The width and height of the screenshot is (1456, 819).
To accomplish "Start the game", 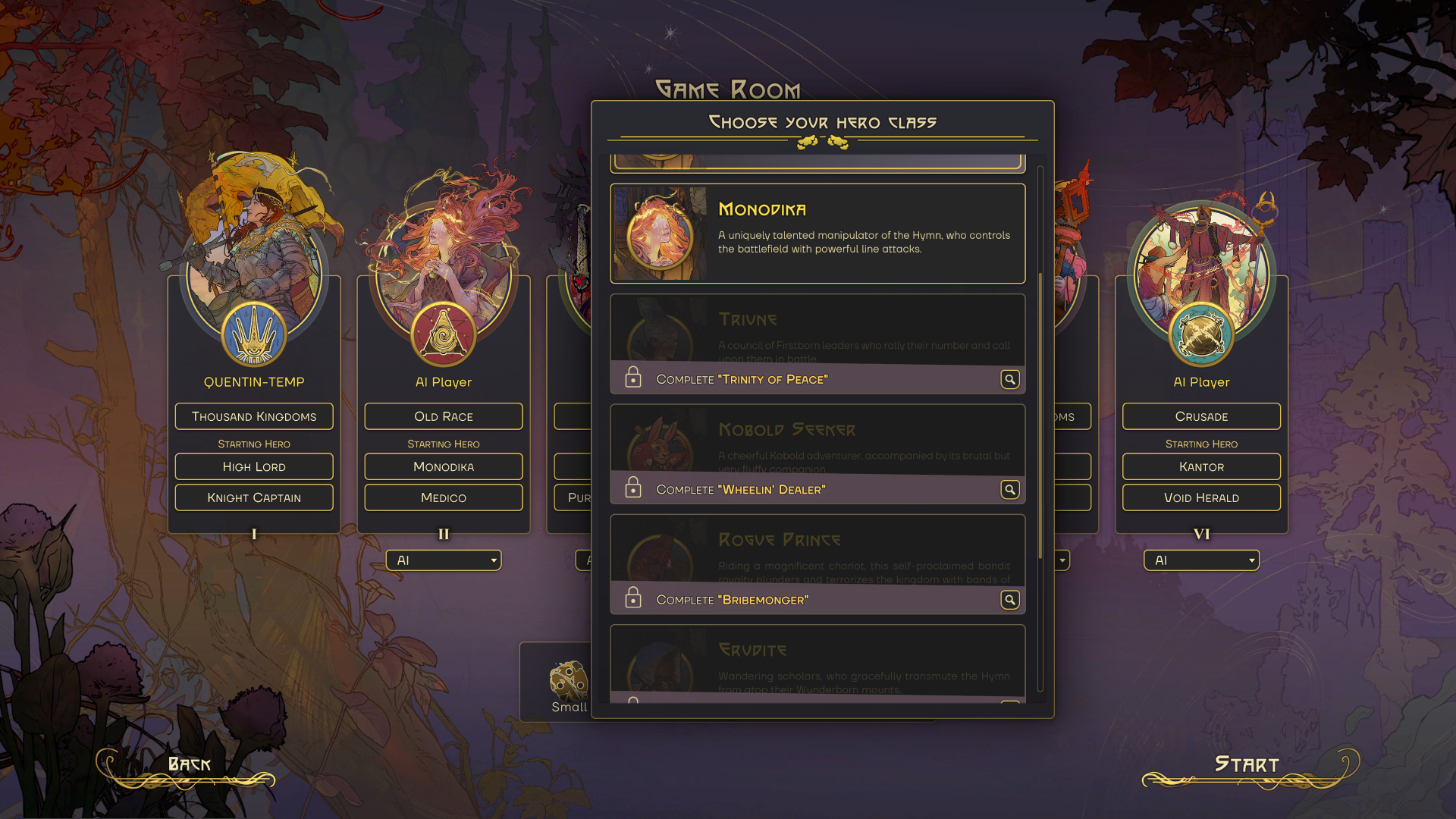I will [1247, 765].
